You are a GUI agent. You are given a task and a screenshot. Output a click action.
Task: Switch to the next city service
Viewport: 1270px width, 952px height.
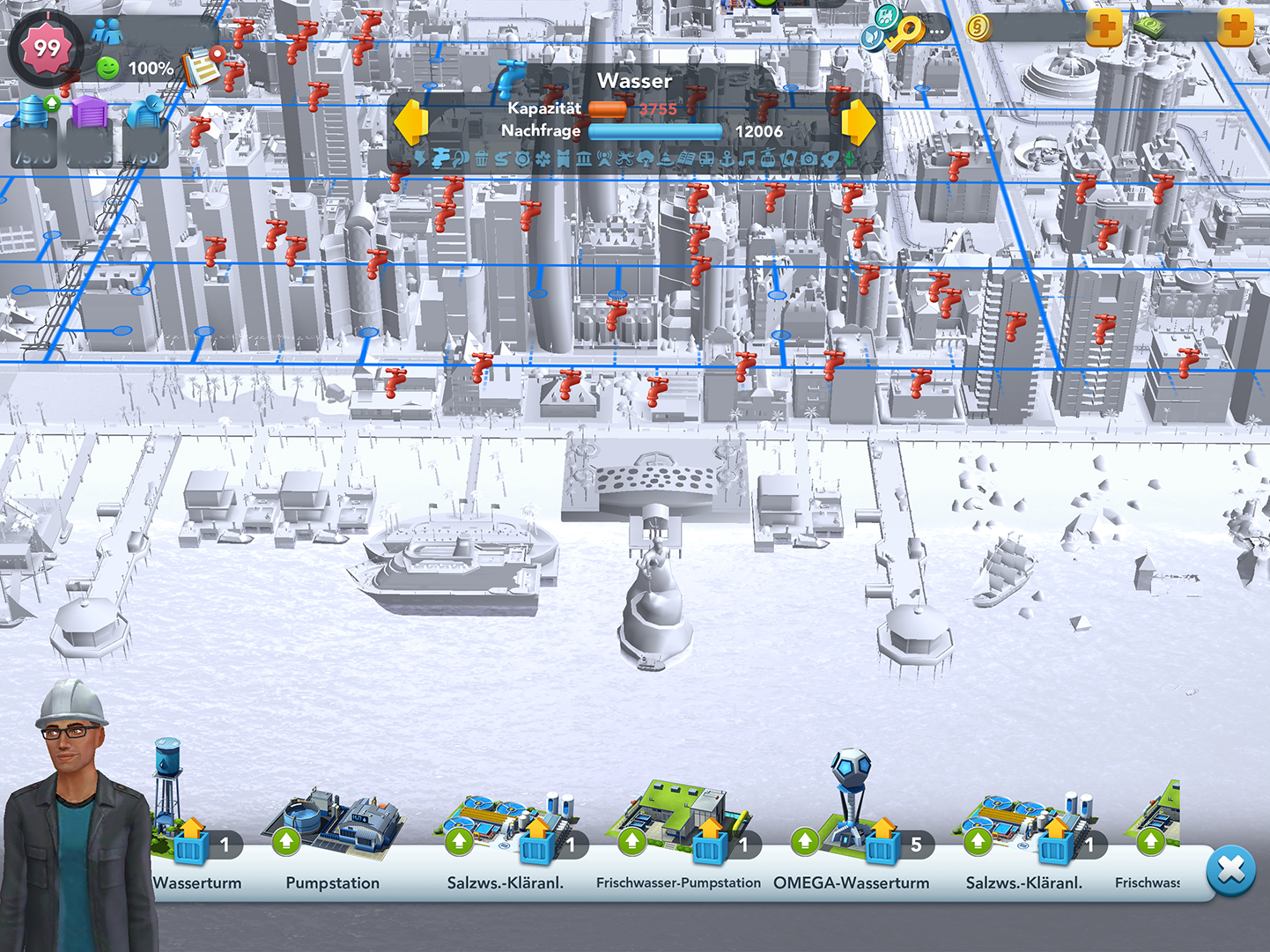(859, 122)
